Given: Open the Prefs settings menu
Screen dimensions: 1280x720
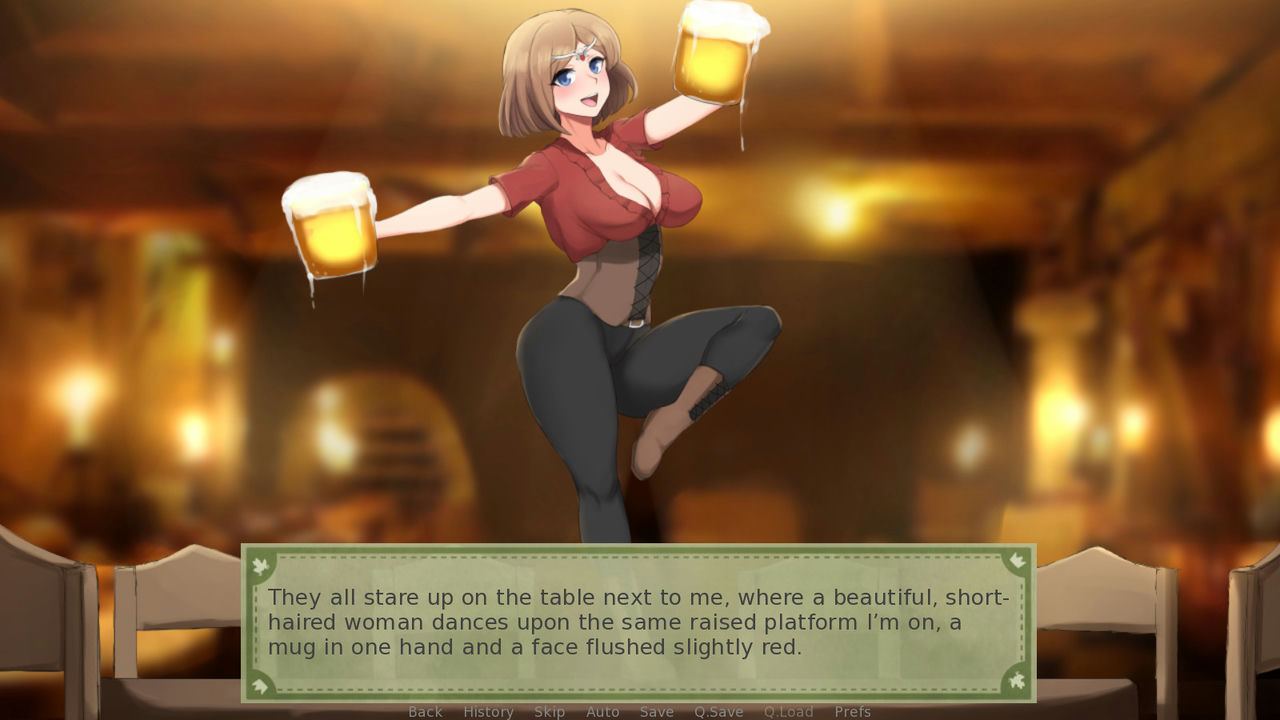Looking at the screenshot, I should coord(851,711).
